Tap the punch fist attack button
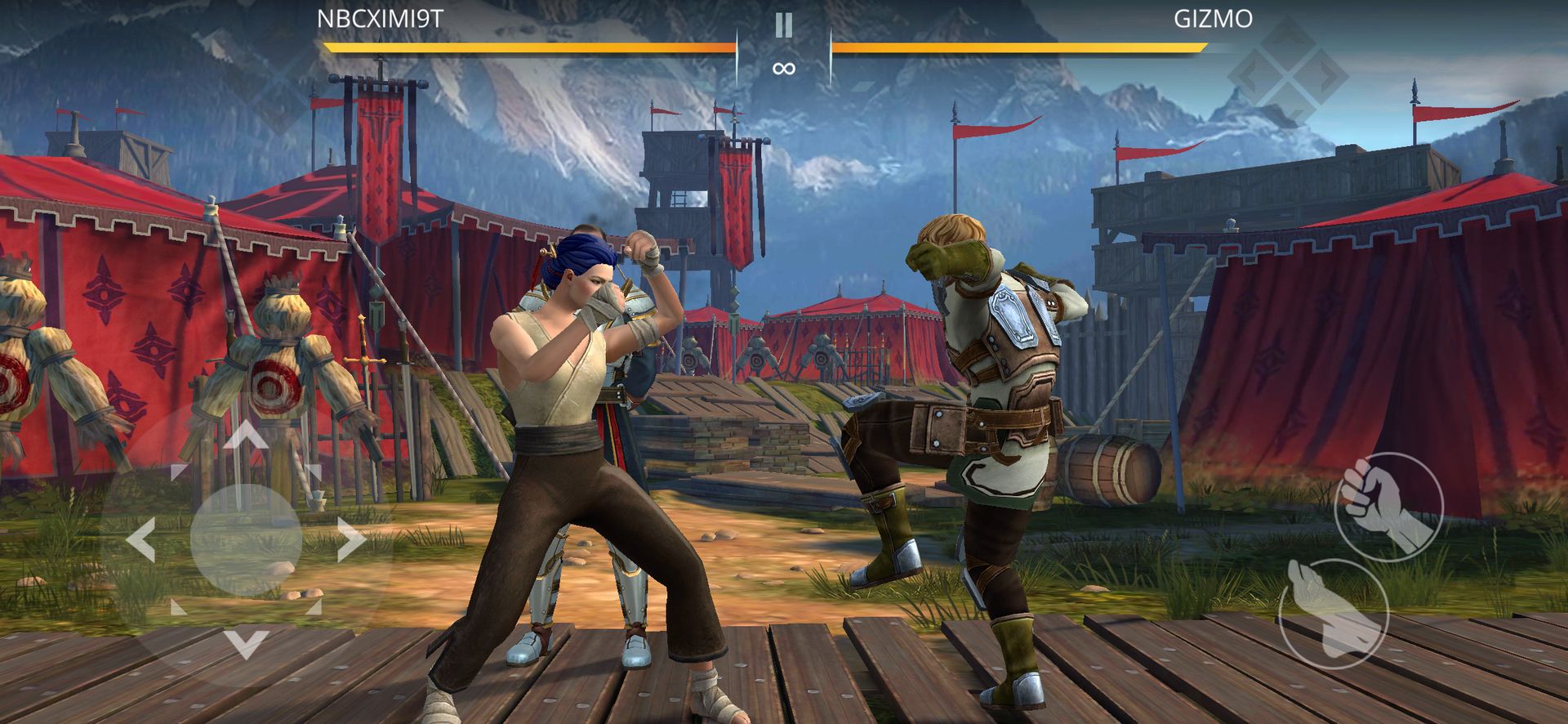The height and width of the screenshot is (724, 1568). [x=1388, y=506]
